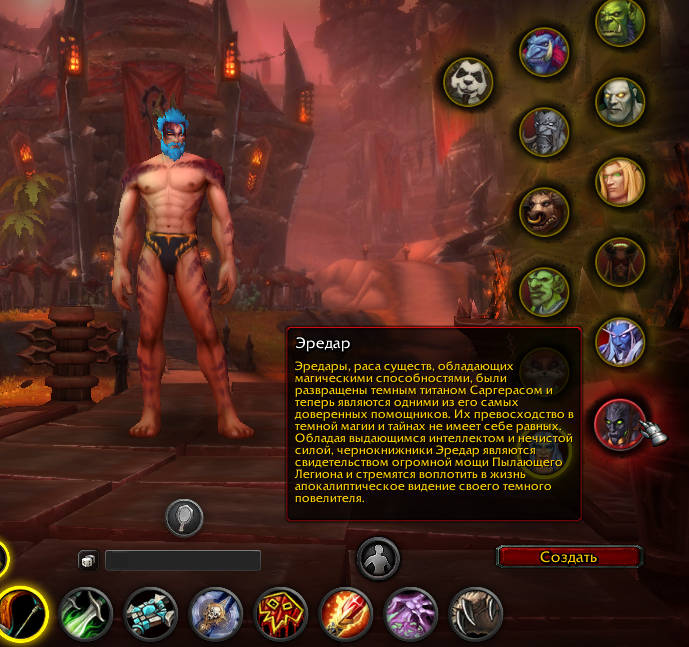Choose the dark red horned race portrait

pyautogui.click(x=620, y=262)
